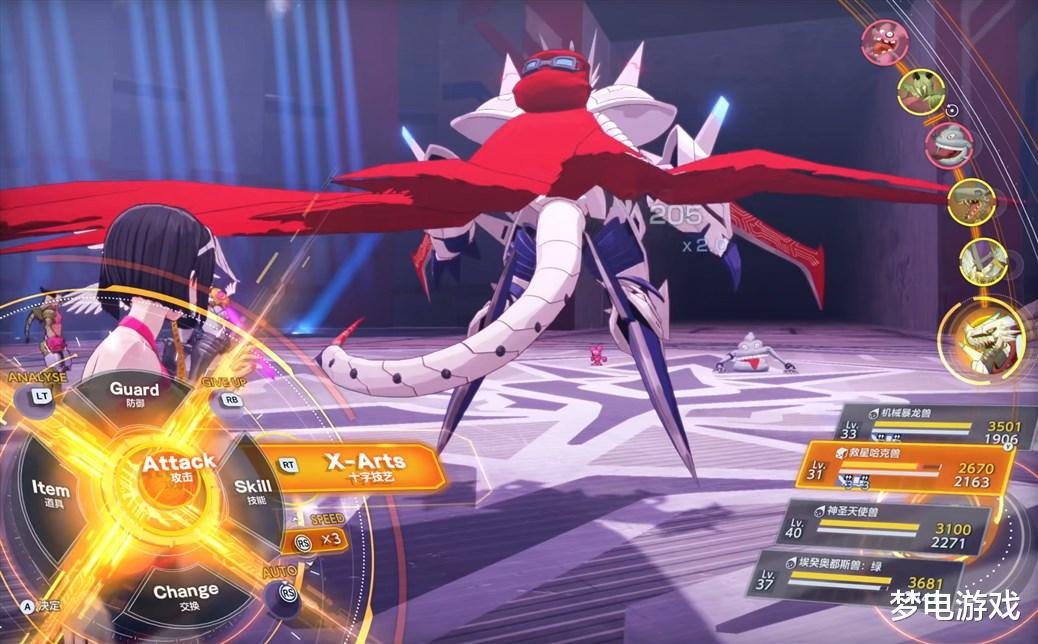
Task: Click the pink open-mouthed monster turn icon
Action: [x=885, y=42]
